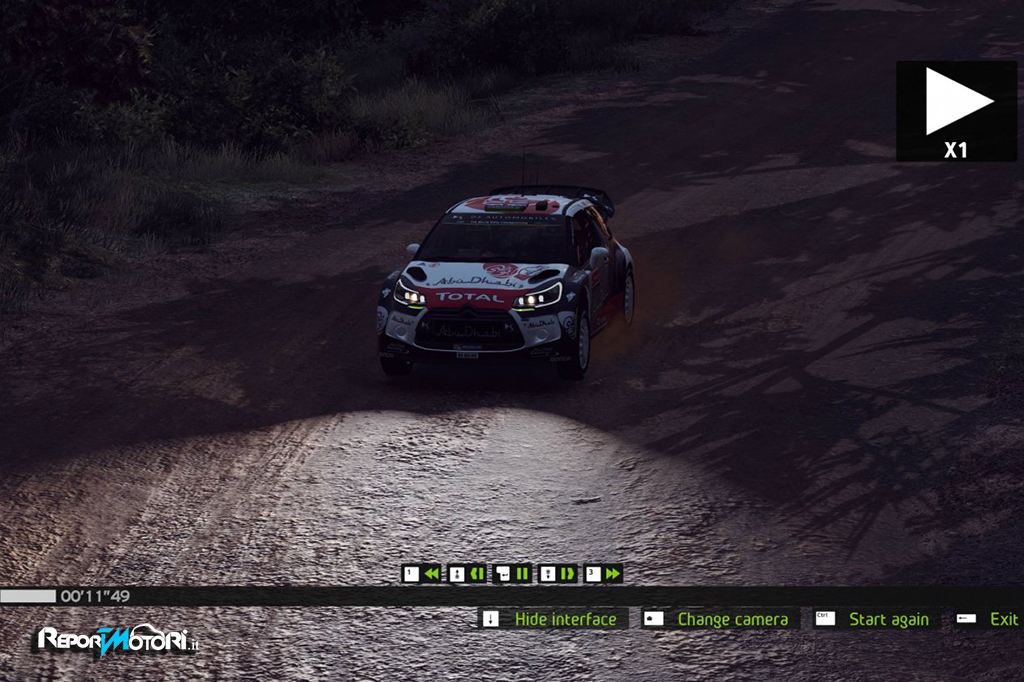Viewport: 1024px width, 682px height.
Task: Step the replay one frame back
Action: [x=477, y=574]
